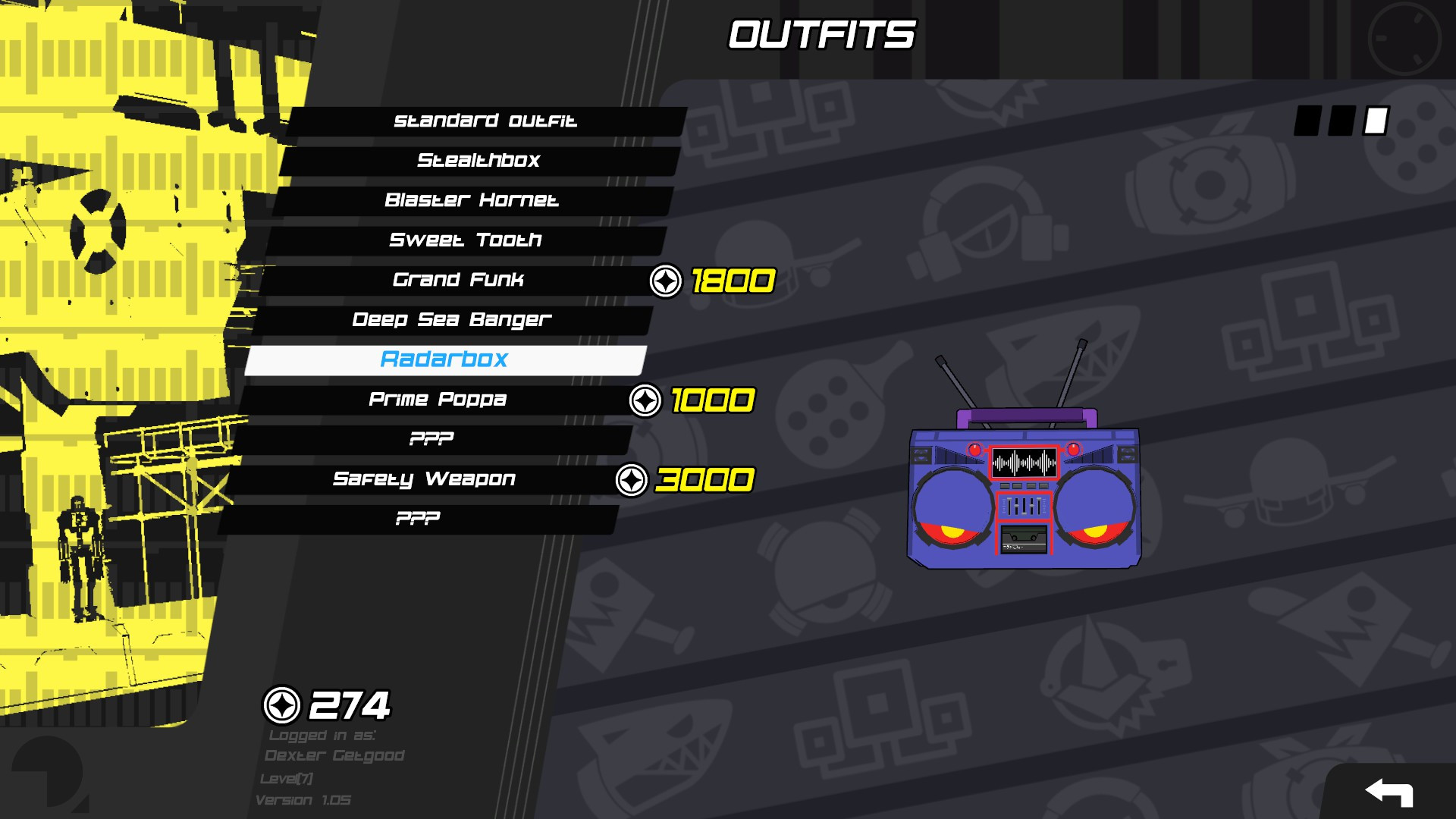Click the currency icon next to Grand Funk

[x=665, y=281]
